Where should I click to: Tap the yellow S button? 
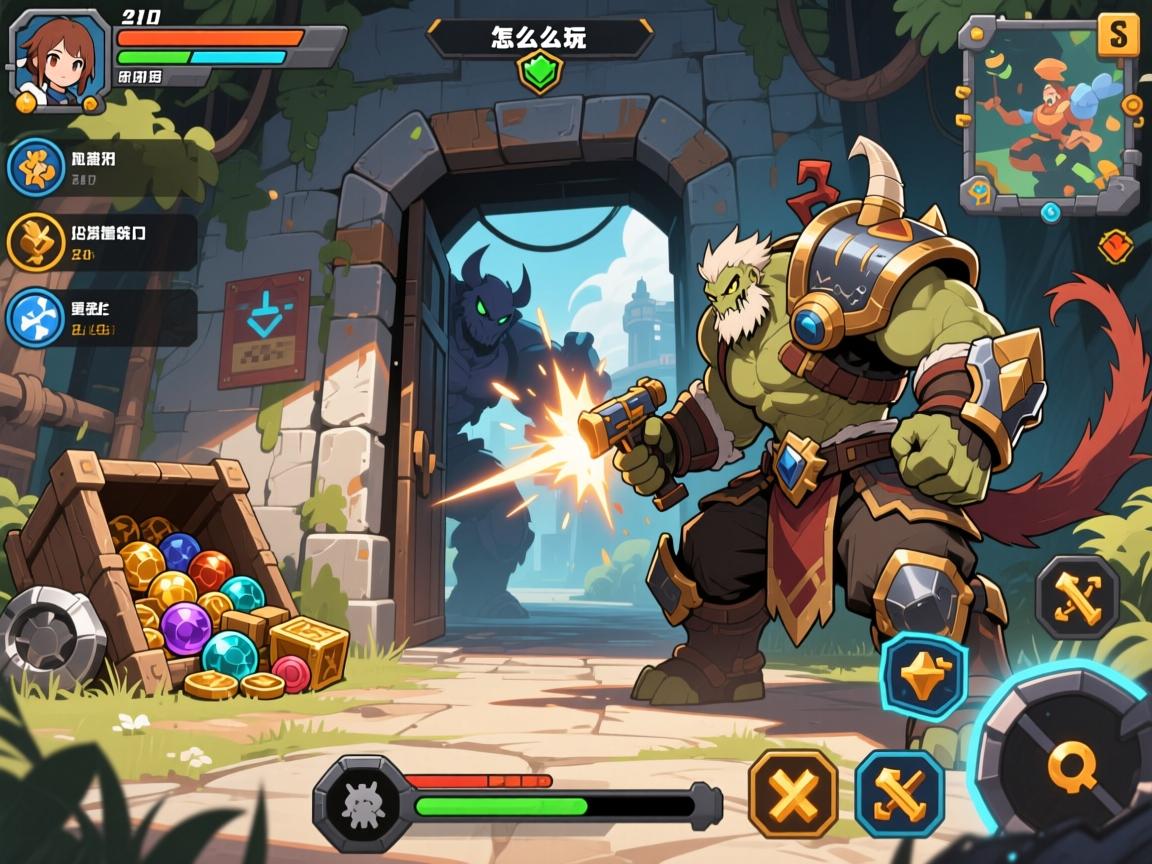1118,35
